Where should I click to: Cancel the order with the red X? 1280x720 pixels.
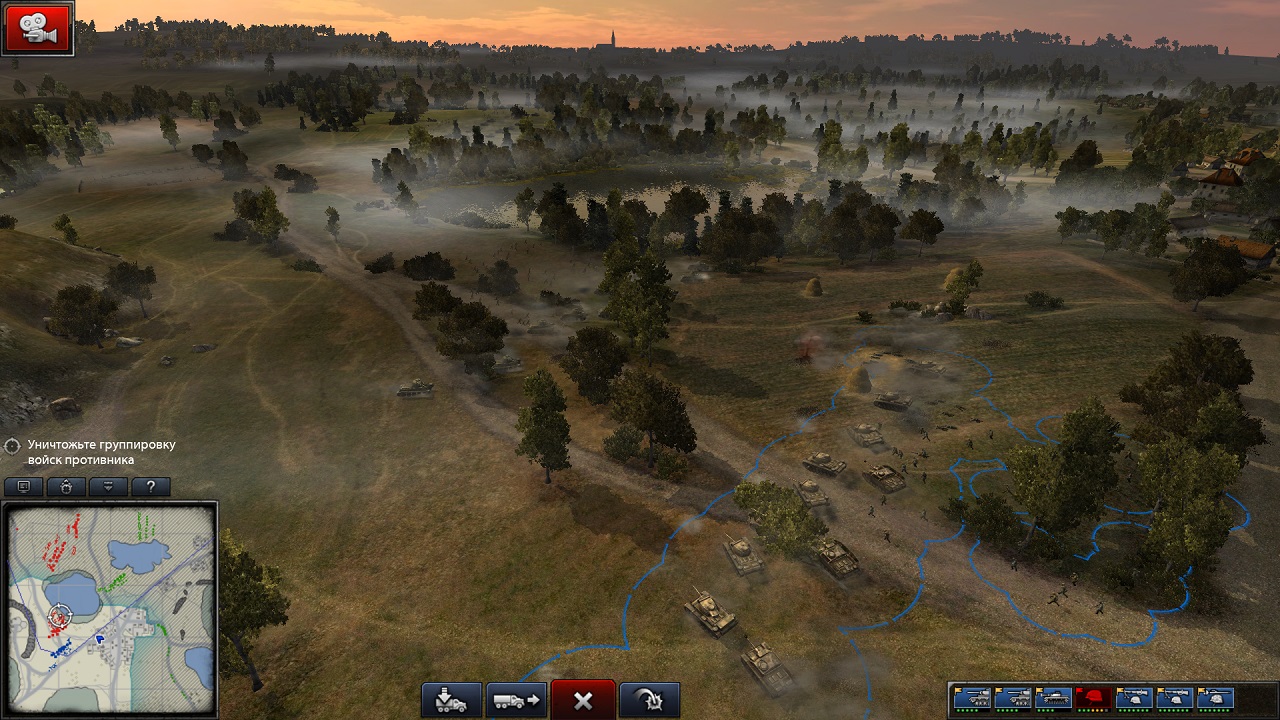(583, 700)
